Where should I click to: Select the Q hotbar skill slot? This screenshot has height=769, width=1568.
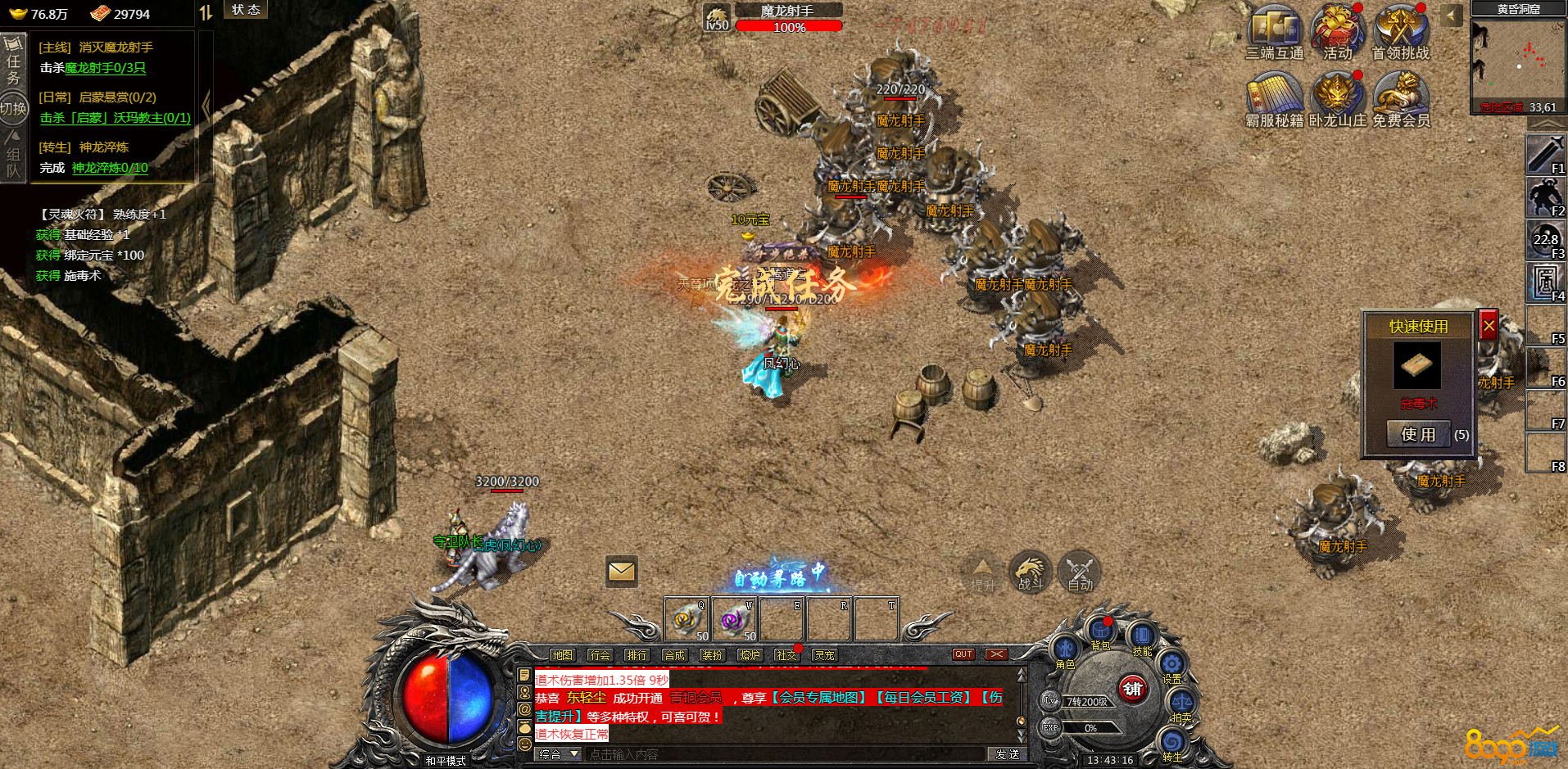click(x=687, y=620)
